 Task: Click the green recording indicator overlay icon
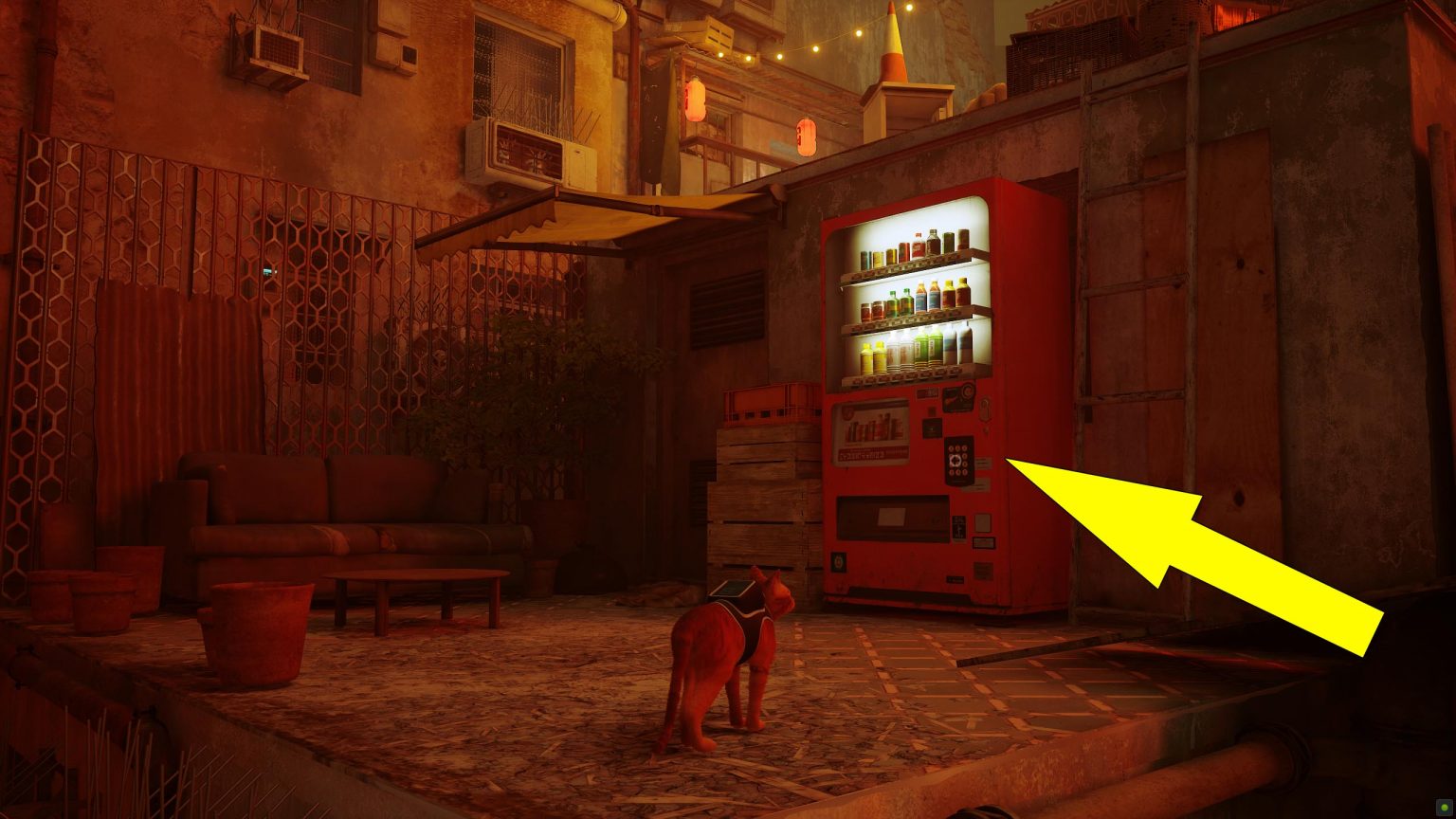coord(1443,807)
